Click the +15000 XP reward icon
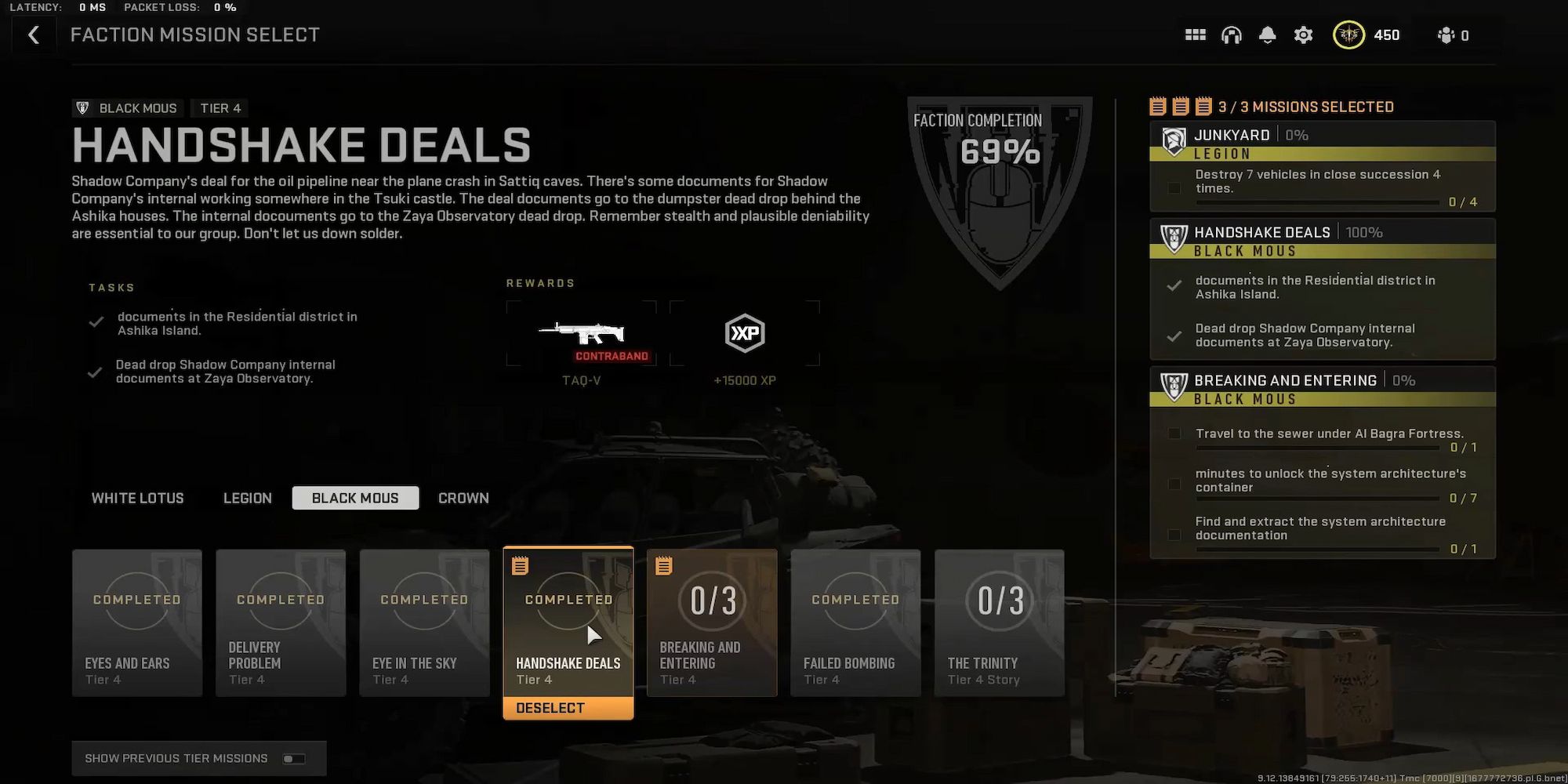Image resolution: width=1568 pixels, height=784 pixels. point(743,333)
